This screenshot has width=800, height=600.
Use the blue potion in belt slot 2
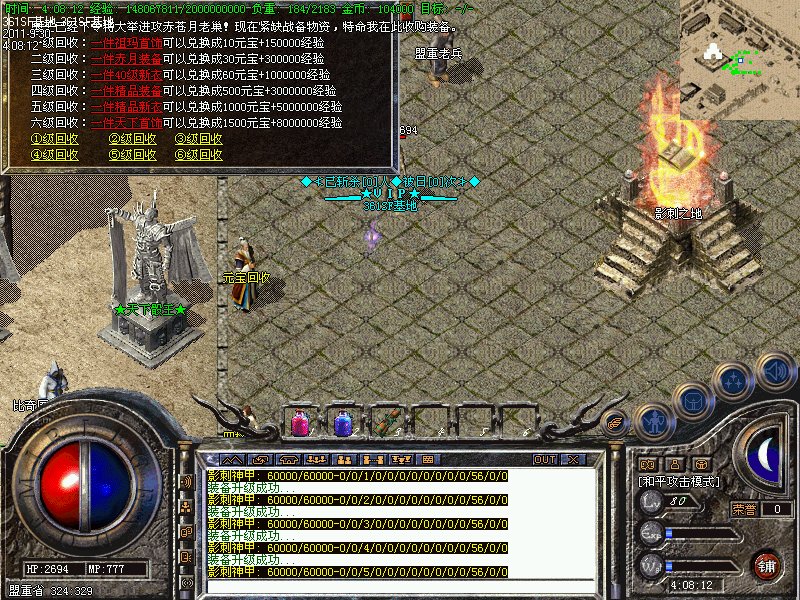tap(342, 423)
